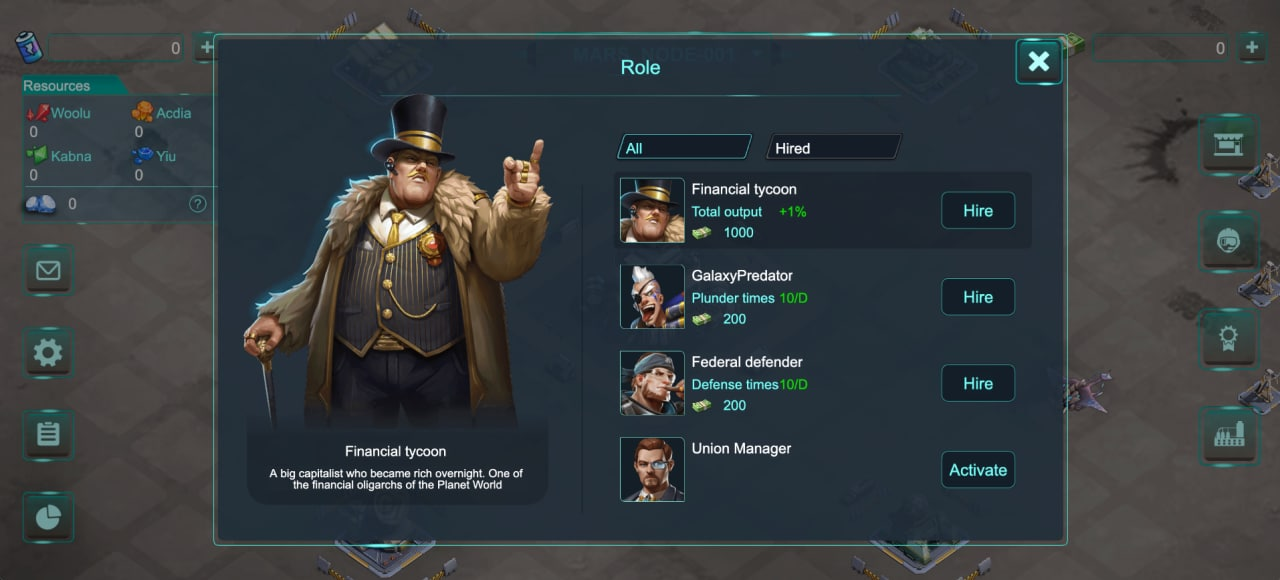
Task: Click the resources question mark help
Action: 198,204
